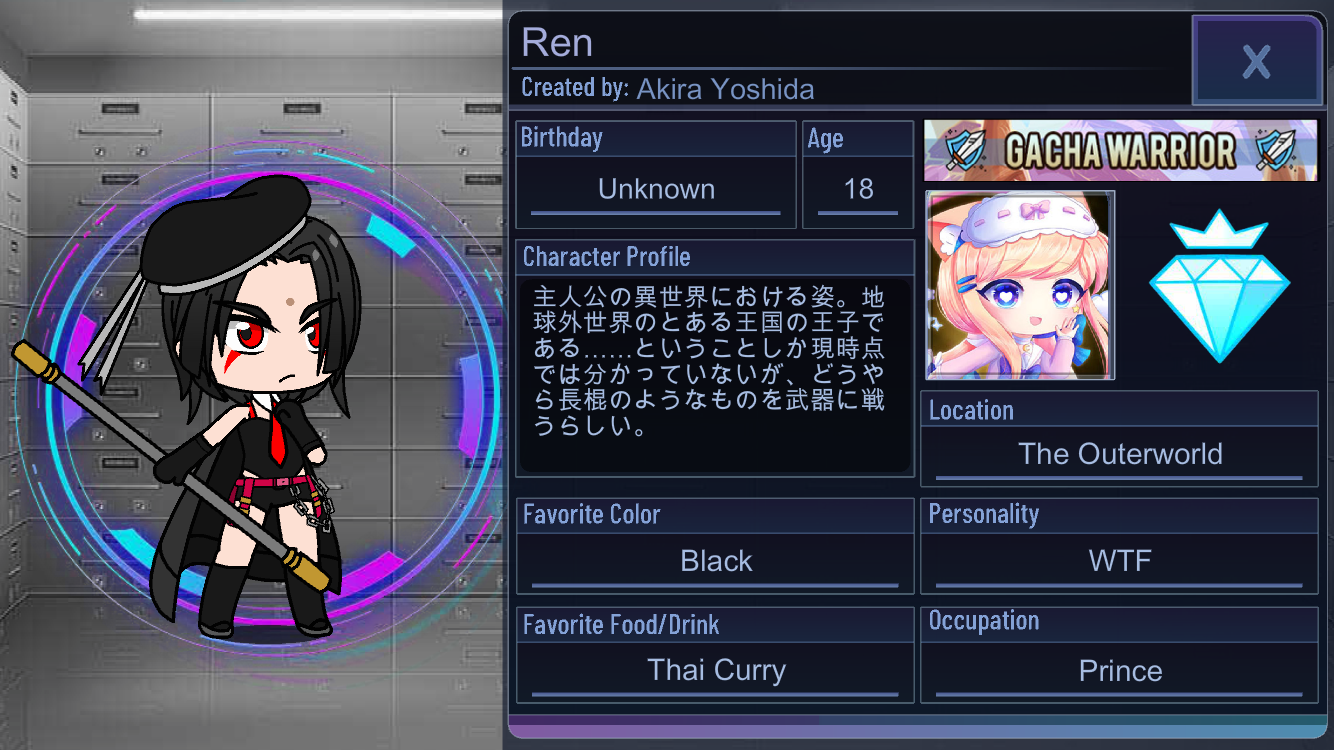Tap the crowned blue diamond icon

pyautogui.click(x=1219, y=286)
